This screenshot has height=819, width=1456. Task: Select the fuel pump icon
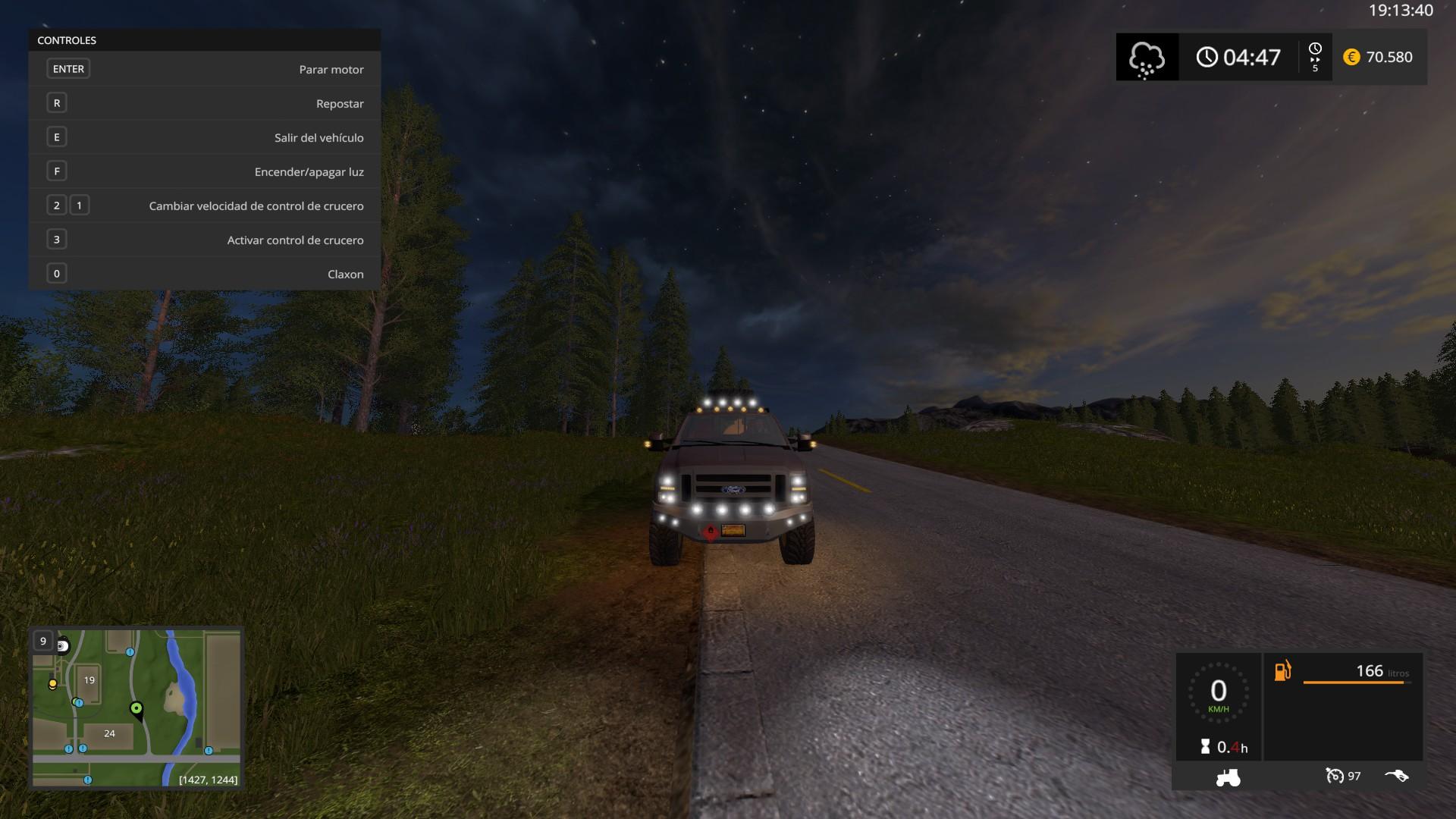tap(1282, 671)
